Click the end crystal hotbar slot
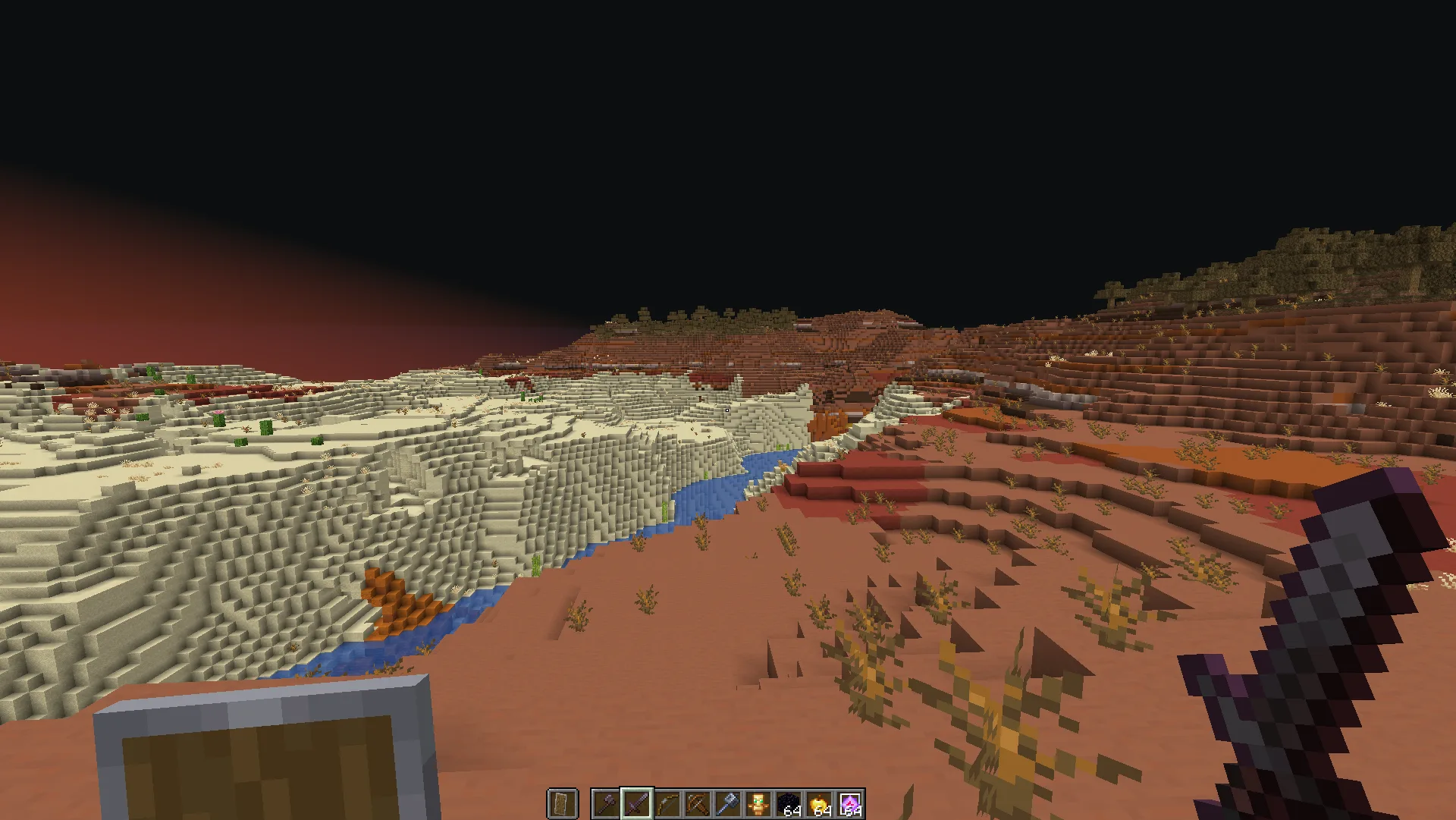Image resolution: width=1456 pixels, height=820 pixels. pyautogui.click(x=849, y=804)
